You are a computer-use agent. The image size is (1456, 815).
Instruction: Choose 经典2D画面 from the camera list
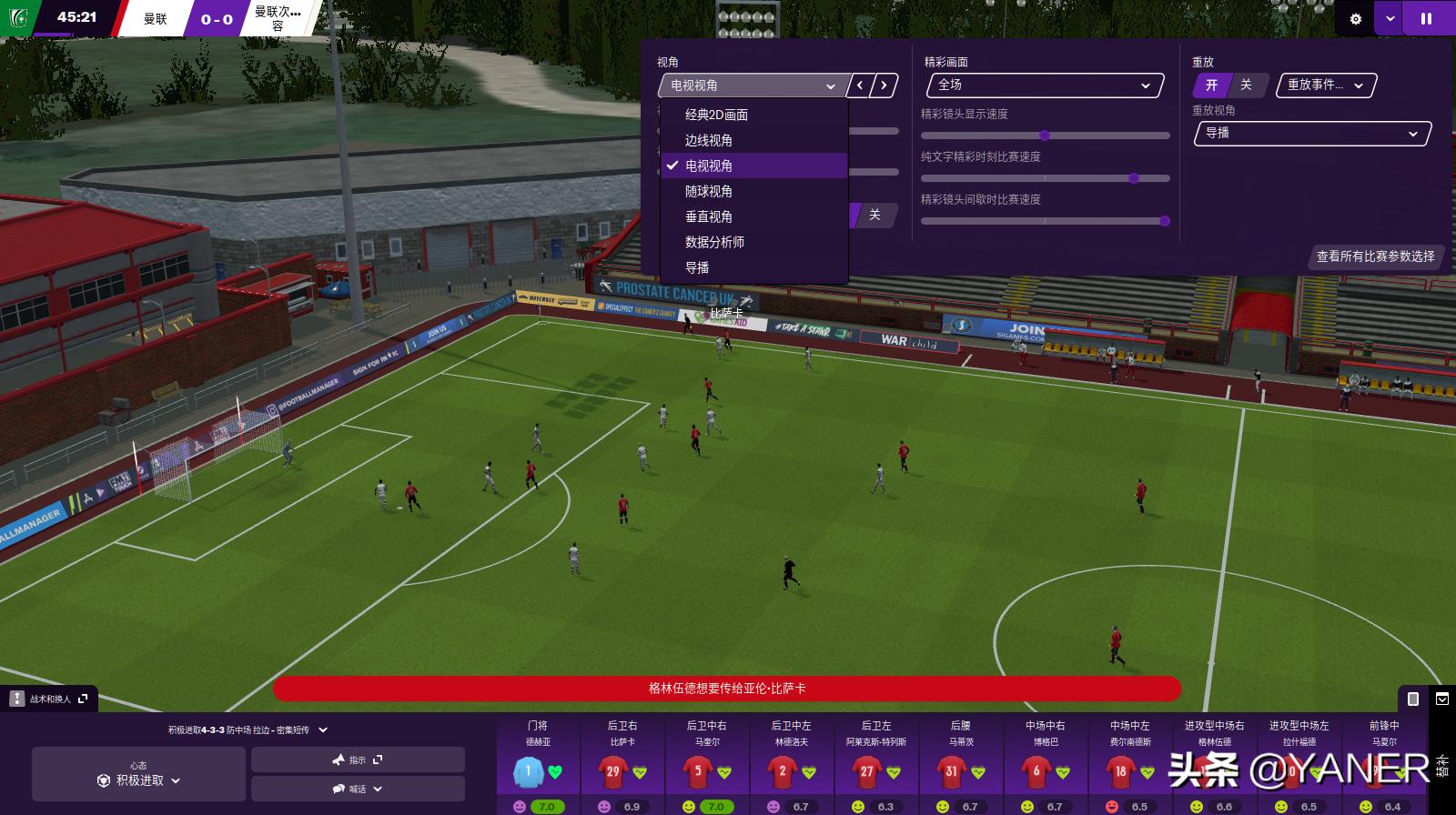pyautogui.click(x=716, y=115)
